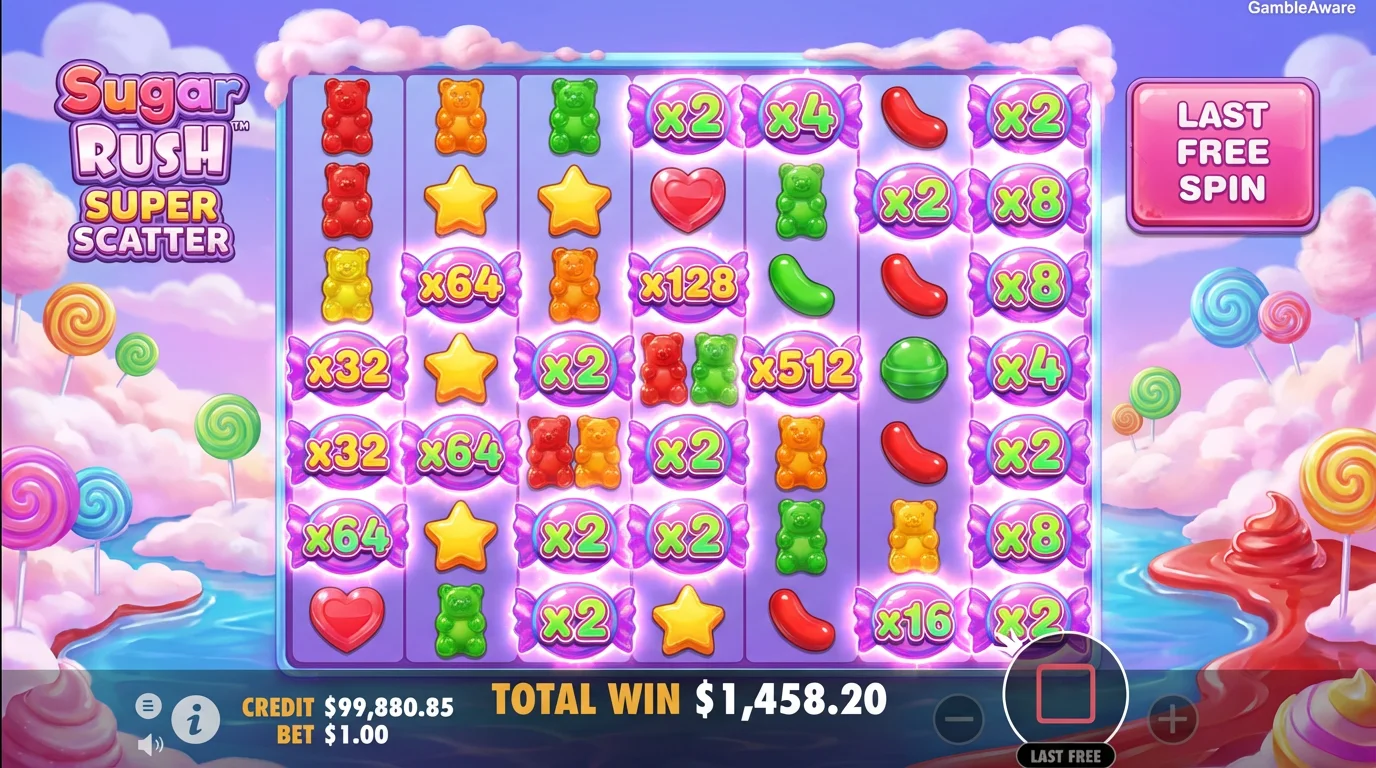Open the GambleAware link
1376x768 pixels.
(x=1301, y=8)
